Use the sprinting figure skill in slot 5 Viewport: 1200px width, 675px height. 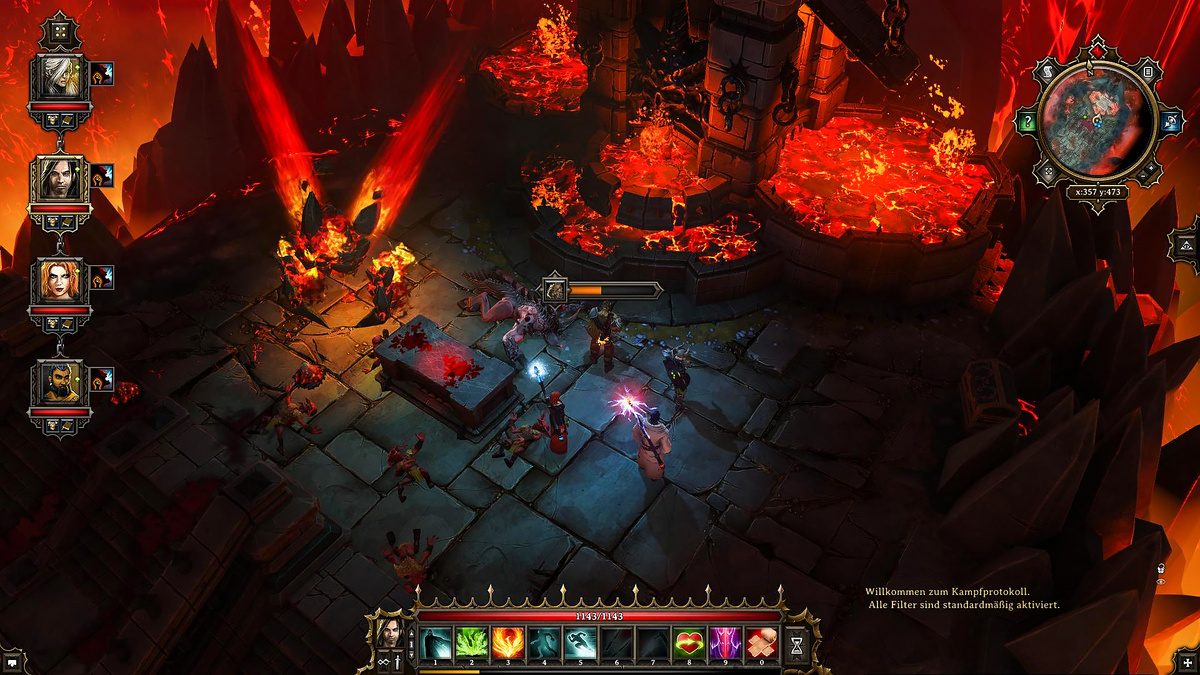pyautogui.click(x=580, y=643)
